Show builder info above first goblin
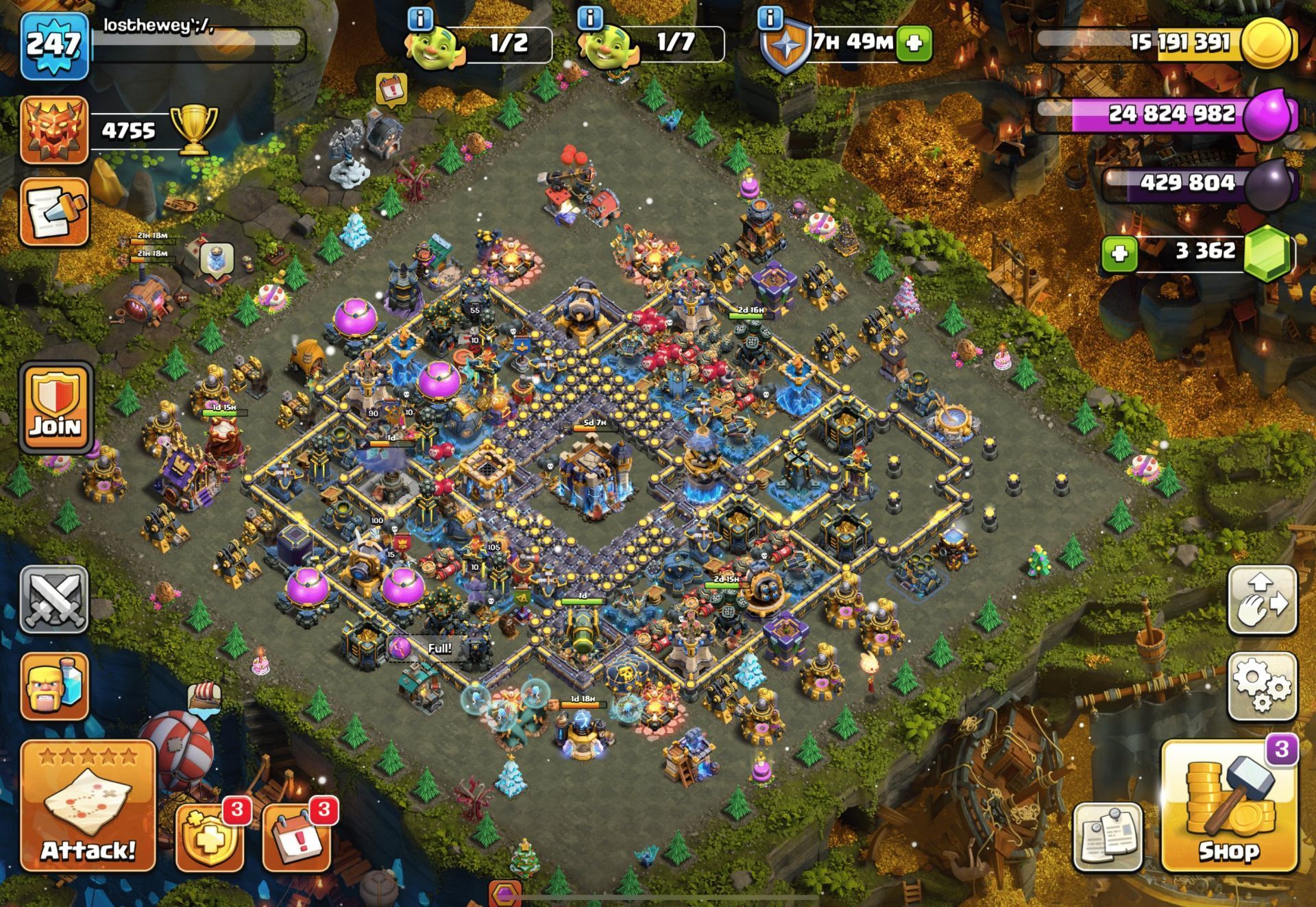 420,19
